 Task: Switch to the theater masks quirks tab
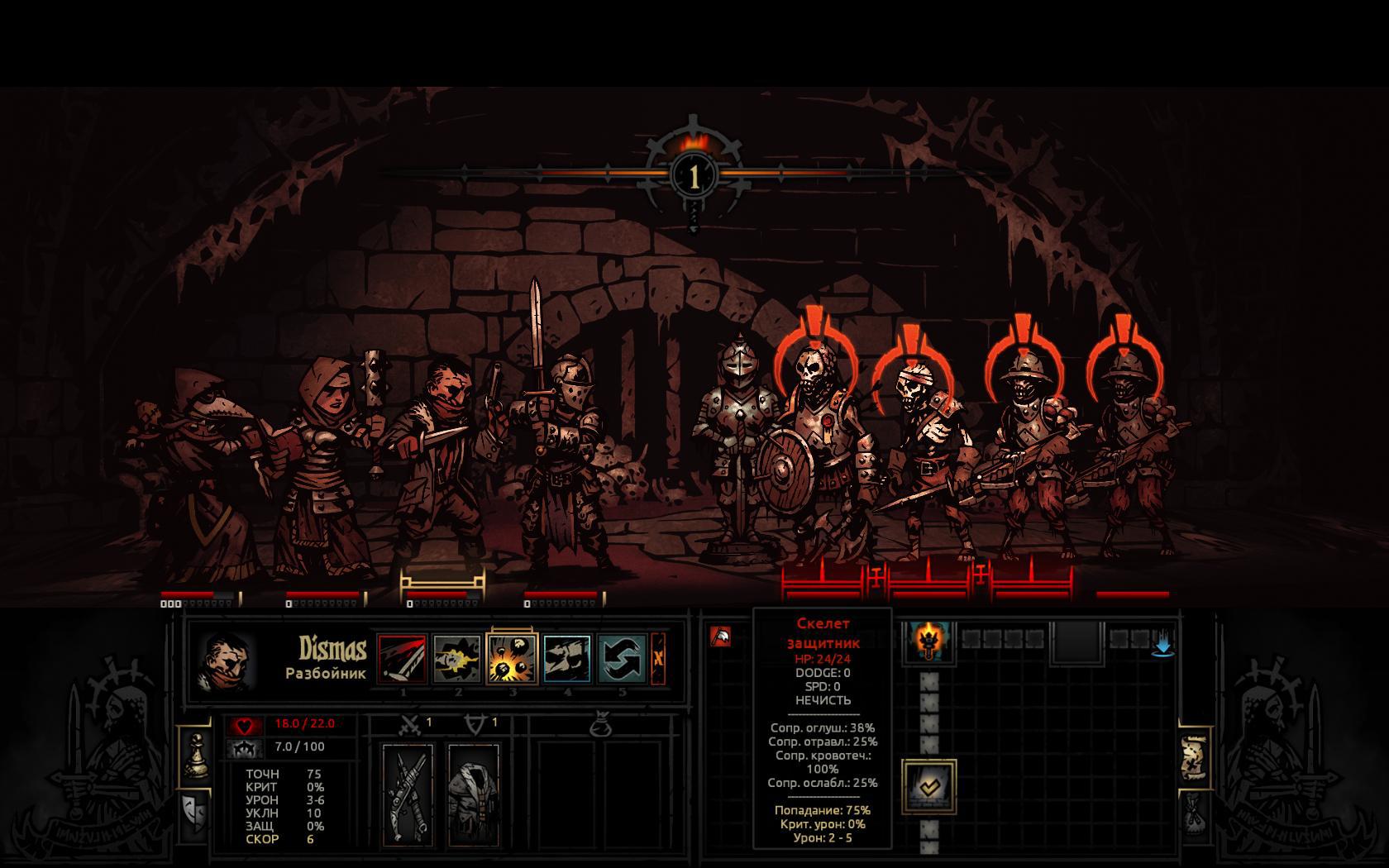click(195, 813)
